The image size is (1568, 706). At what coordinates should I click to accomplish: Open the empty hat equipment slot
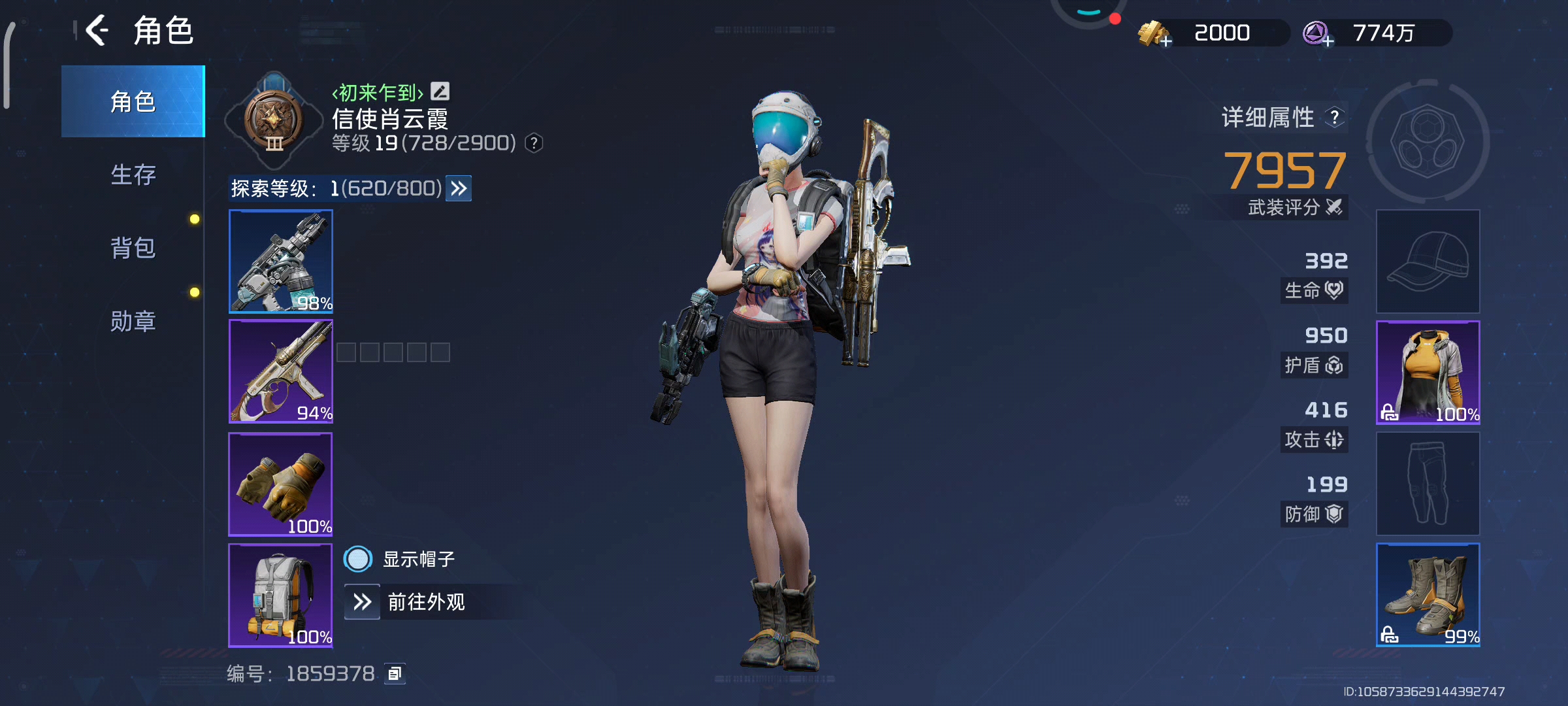click(x=1428, y=261)
